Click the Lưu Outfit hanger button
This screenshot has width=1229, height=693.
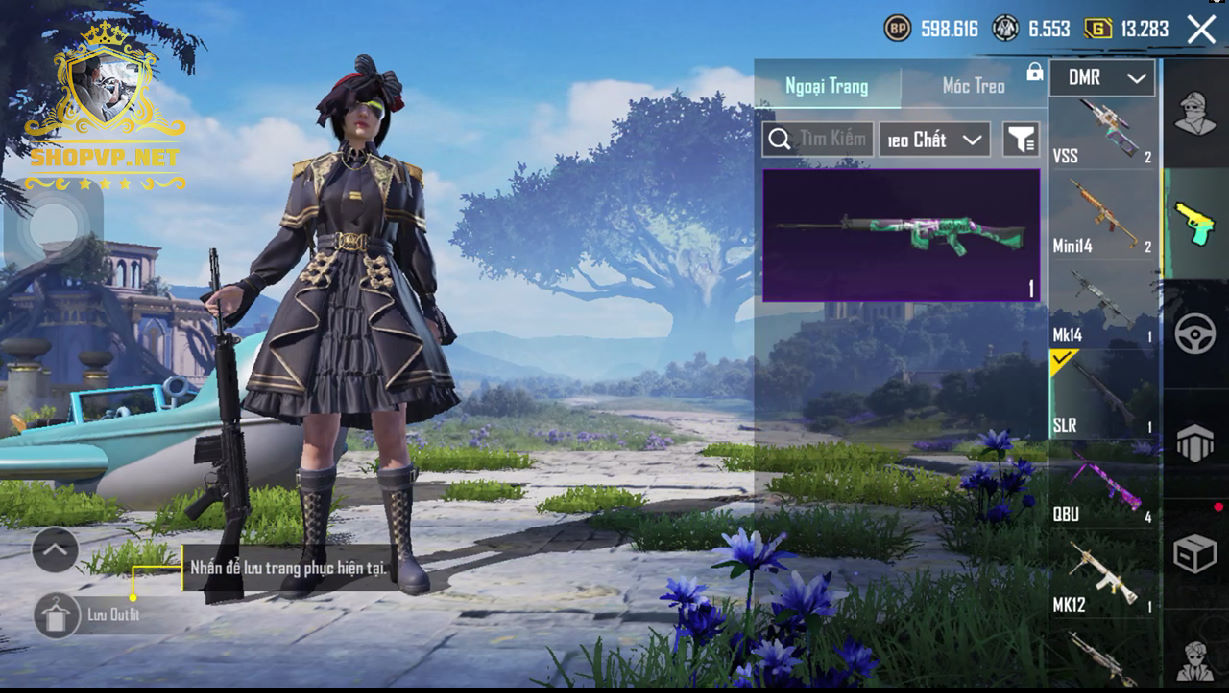pyautogui.click(x=58, y=614)
